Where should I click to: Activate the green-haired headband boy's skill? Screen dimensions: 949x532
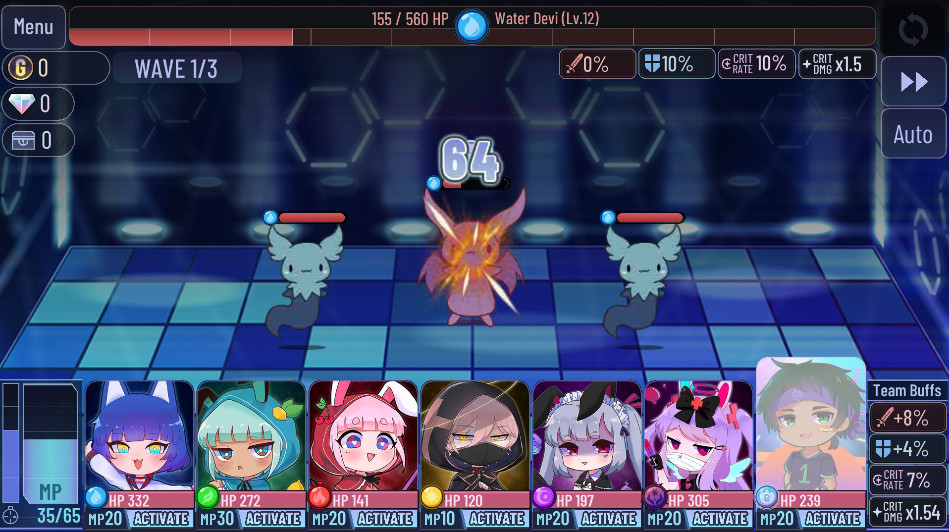point(832,519)
